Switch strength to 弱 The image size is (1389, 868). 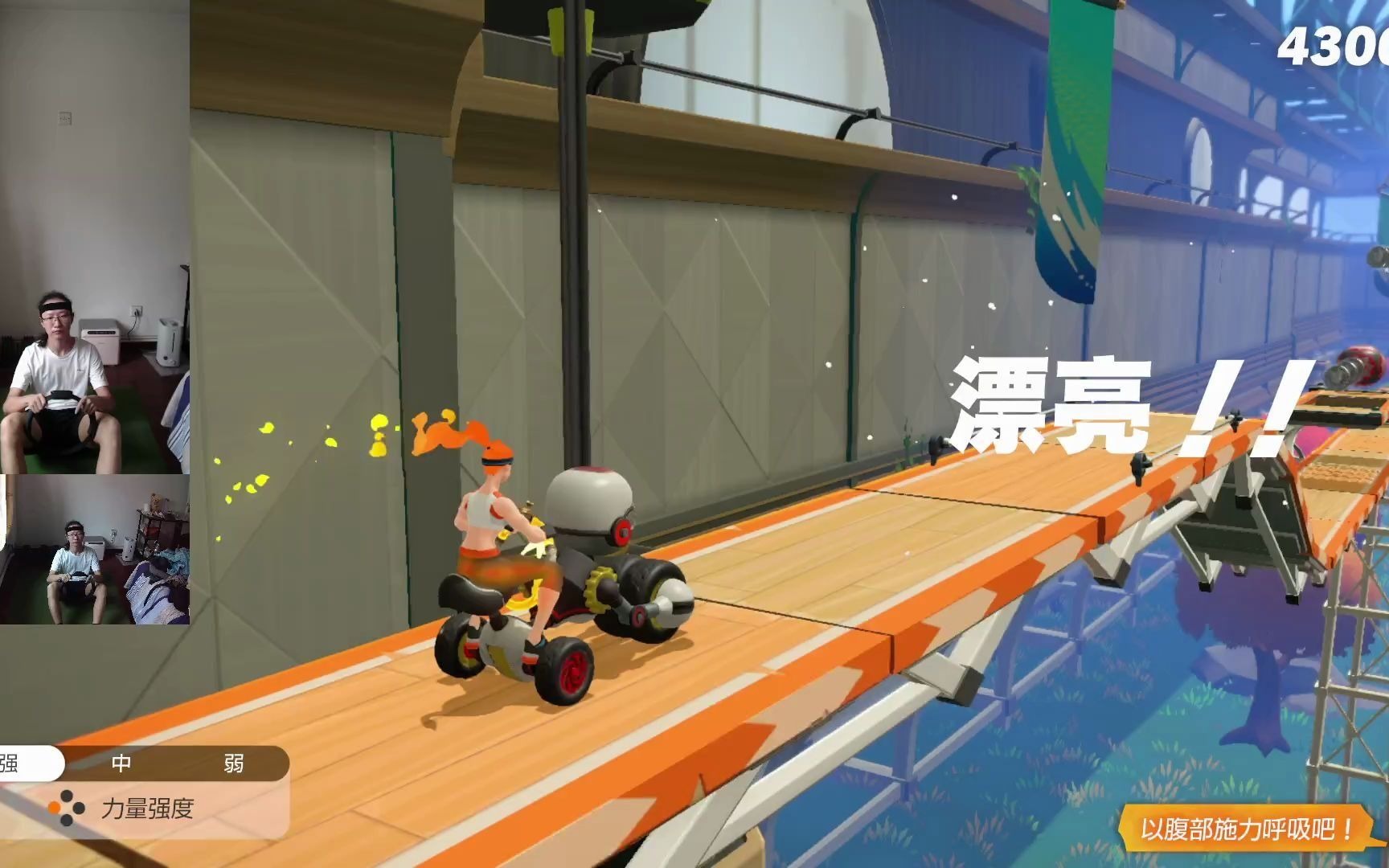point(233,764)
